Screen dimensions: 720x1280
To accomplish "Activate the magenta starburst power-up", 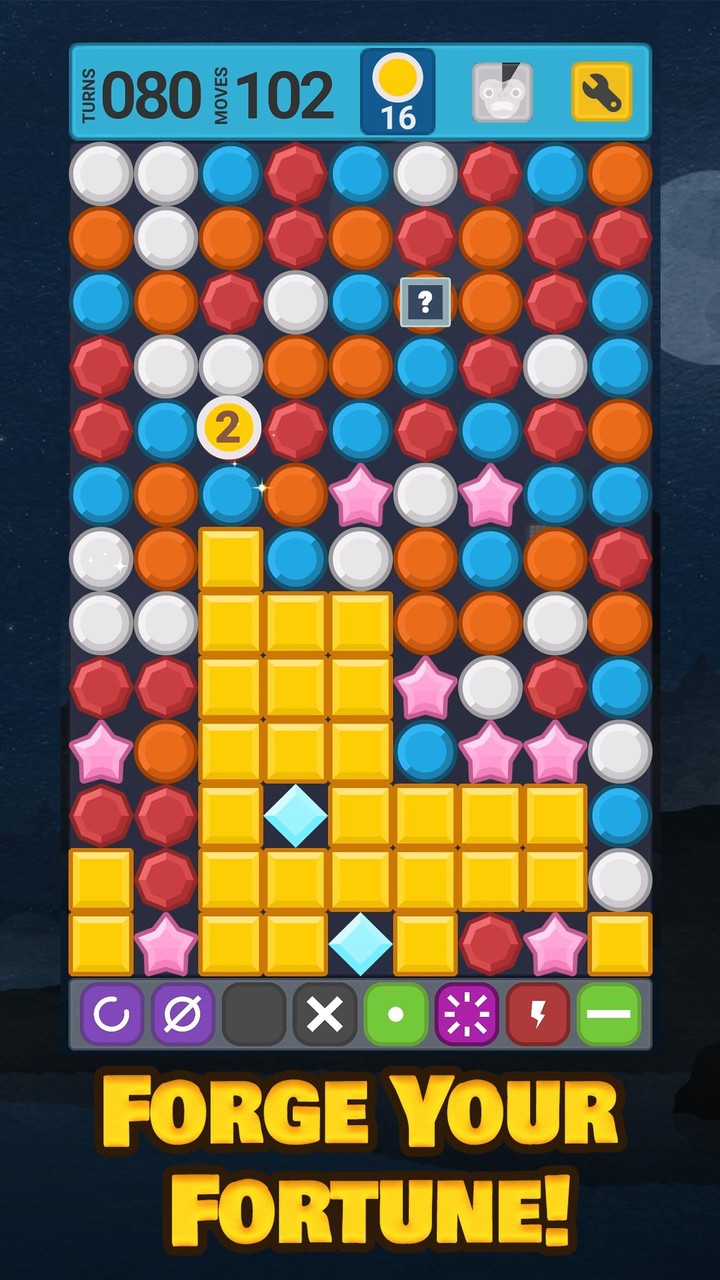I will (467, 1013).
